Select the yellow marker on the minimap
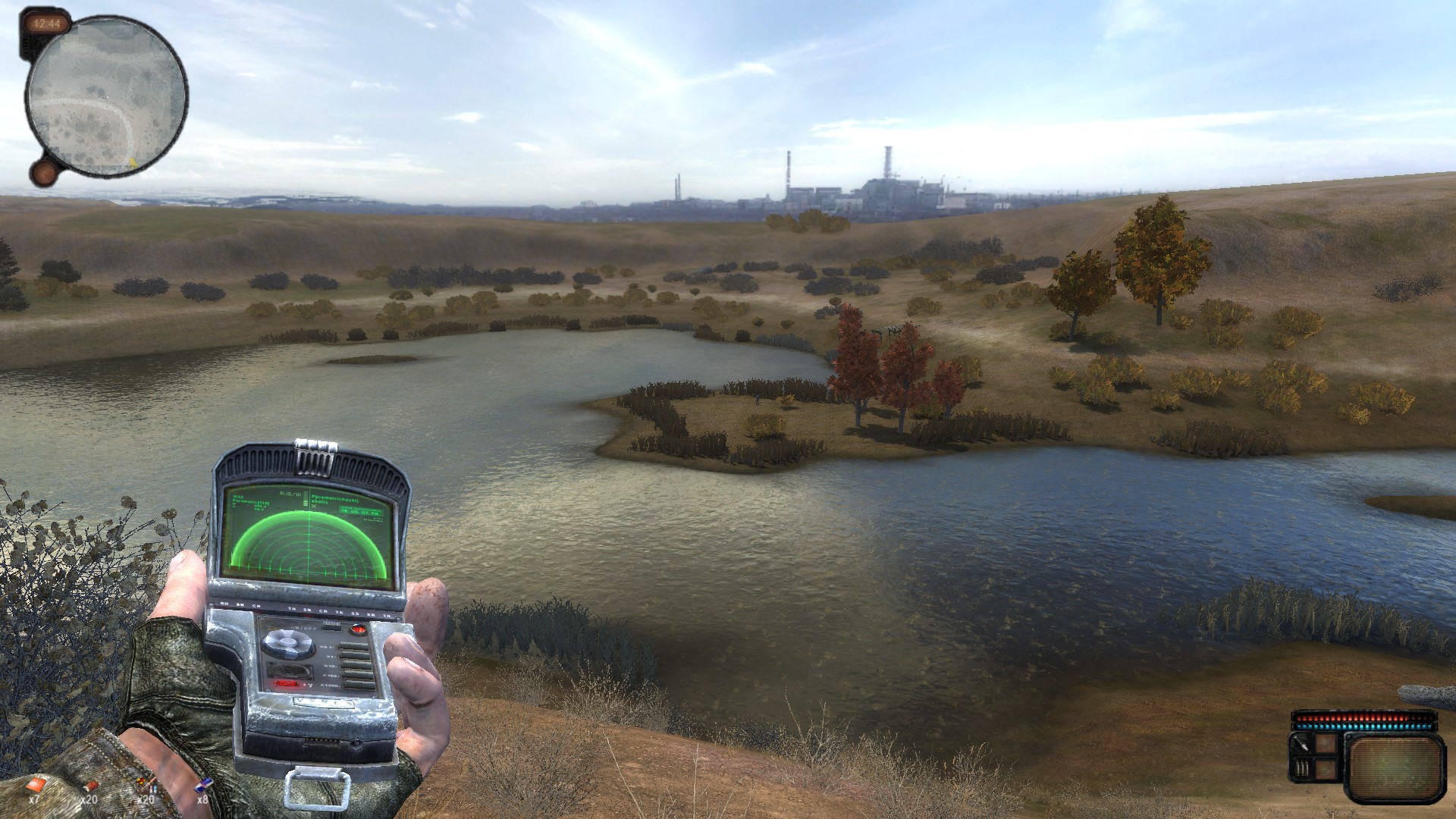Screen dimensions: 1456x819 [x=133, y=162]
